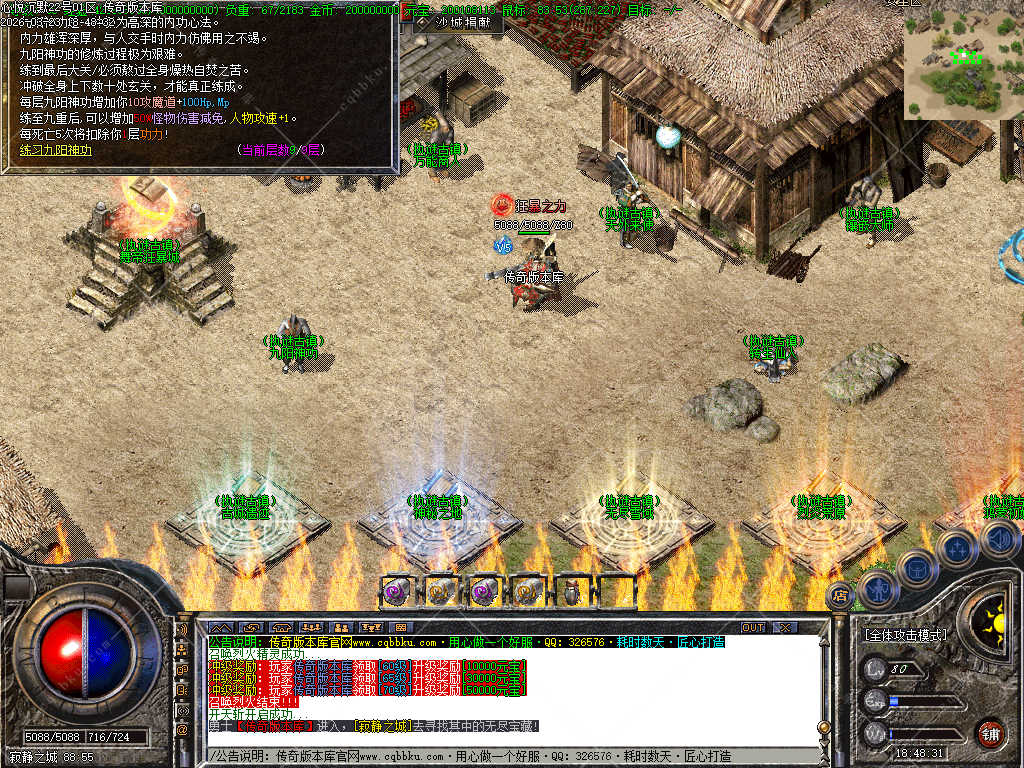Switch the 全体攻击模式 attack mode label
Screen dimensions: 1024x768
click(x=905, y=634)
